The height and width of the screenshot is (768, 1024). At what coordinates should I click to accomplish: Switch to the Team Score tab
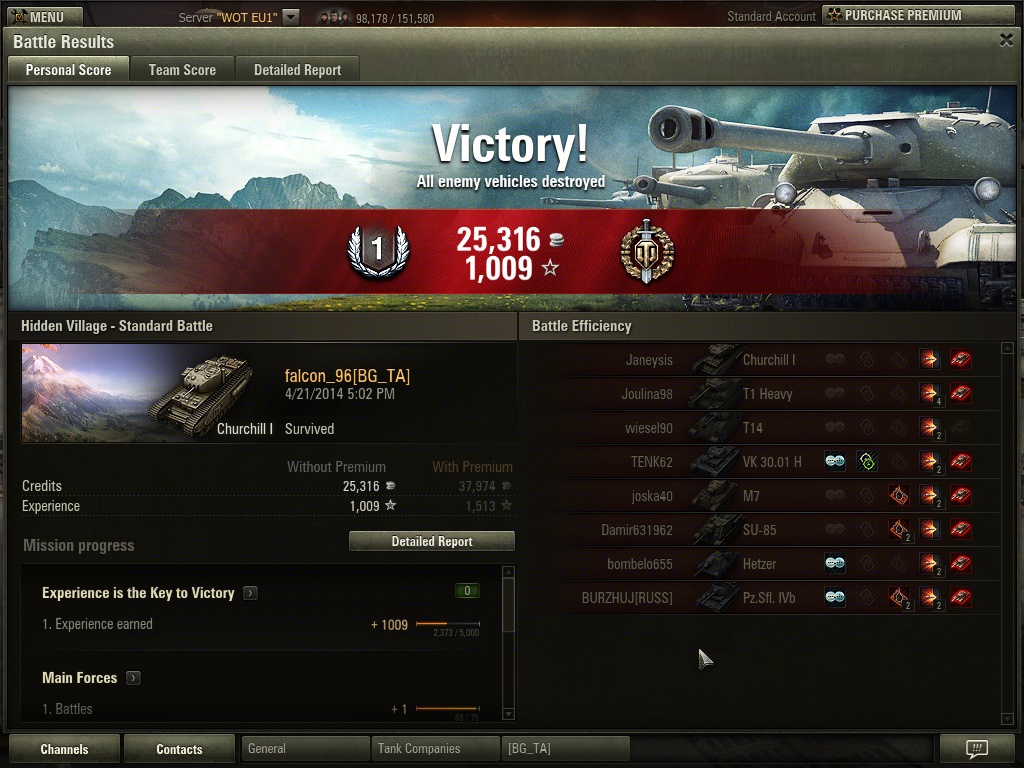182,70
